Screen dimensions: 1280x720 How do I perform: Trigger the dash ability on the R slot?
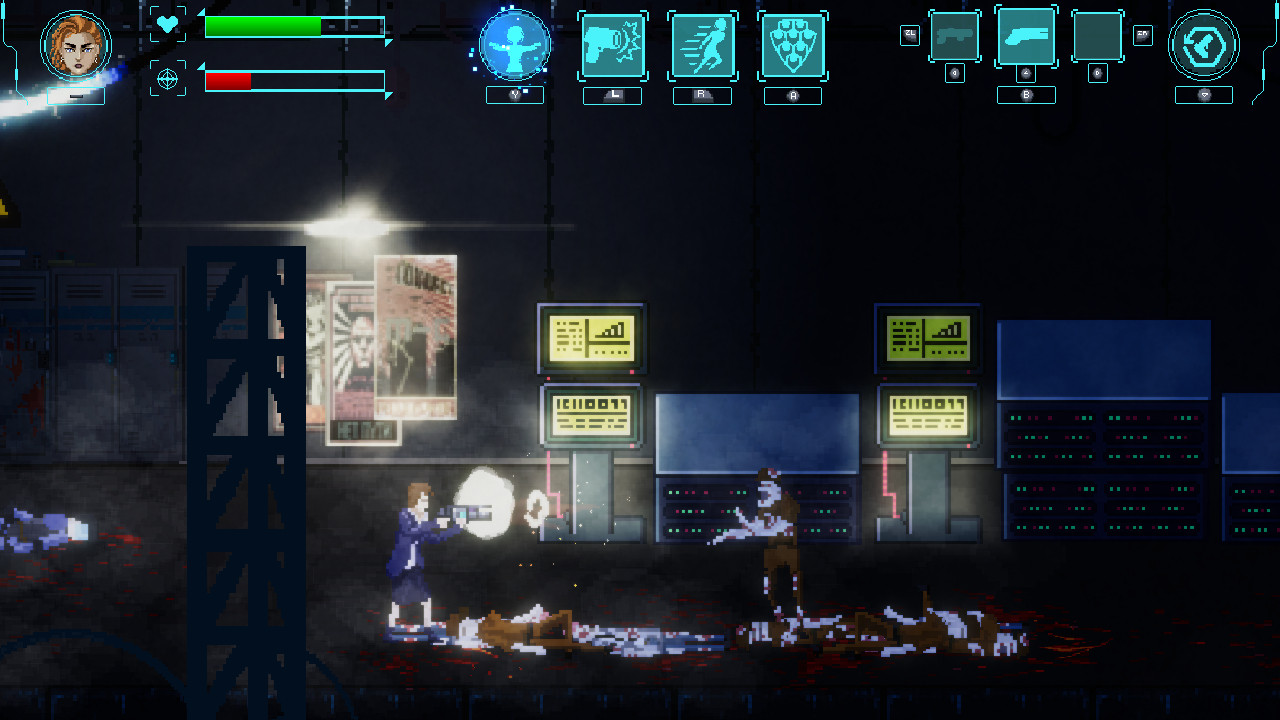tap(702, 45)
